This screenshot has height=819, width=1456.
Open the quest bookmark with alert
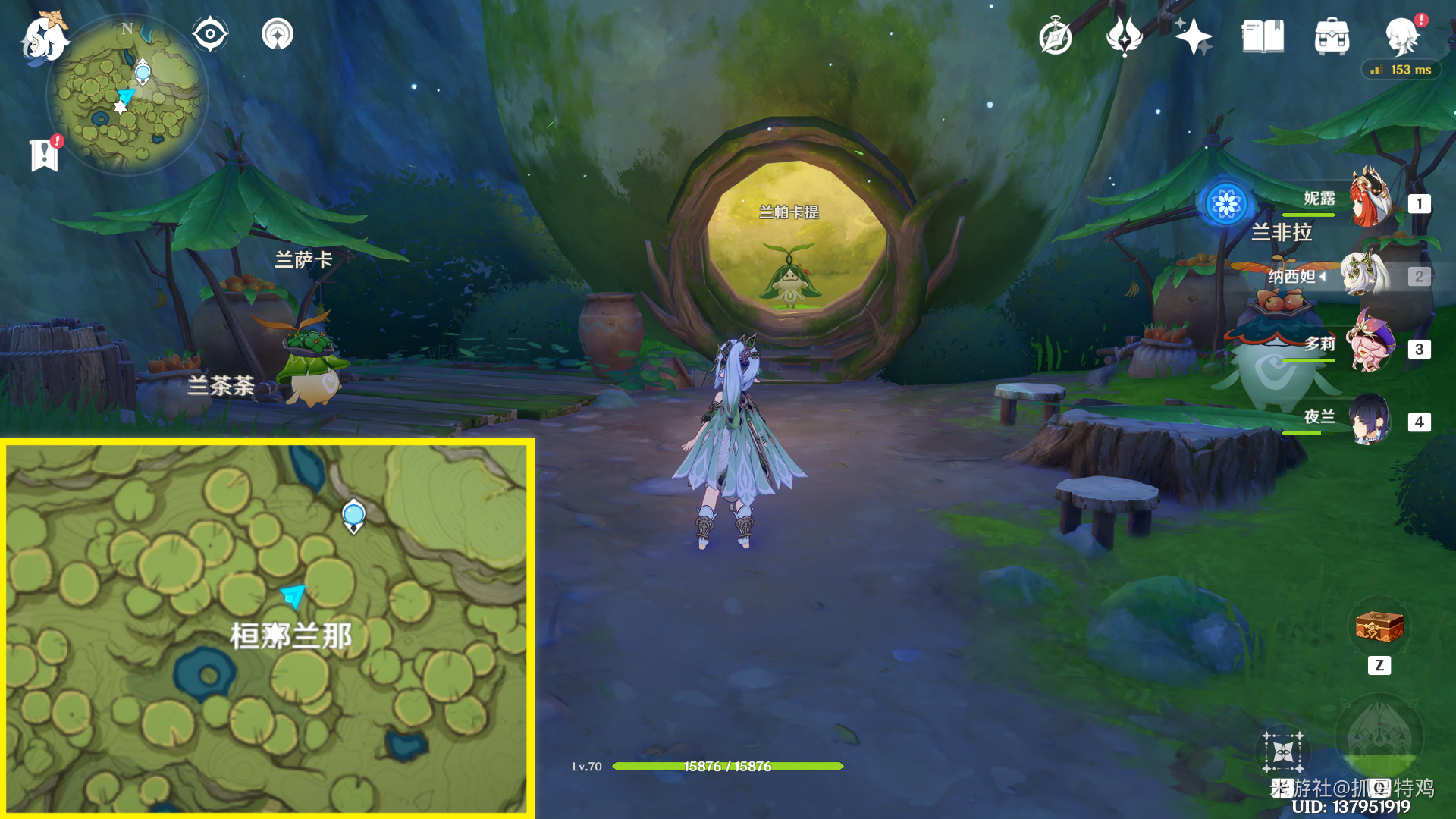[x=45, y=154]
